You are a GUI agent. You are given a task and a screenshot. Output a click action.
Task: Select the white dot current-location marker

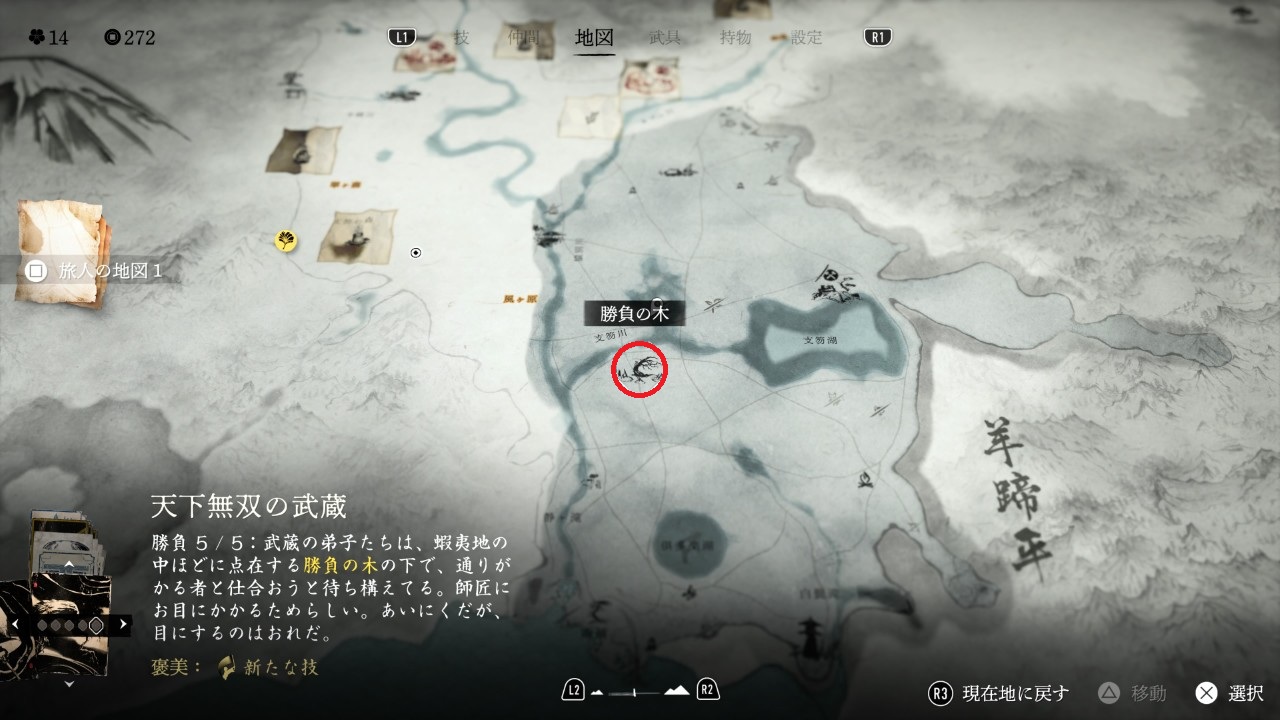tap(416, 253)
